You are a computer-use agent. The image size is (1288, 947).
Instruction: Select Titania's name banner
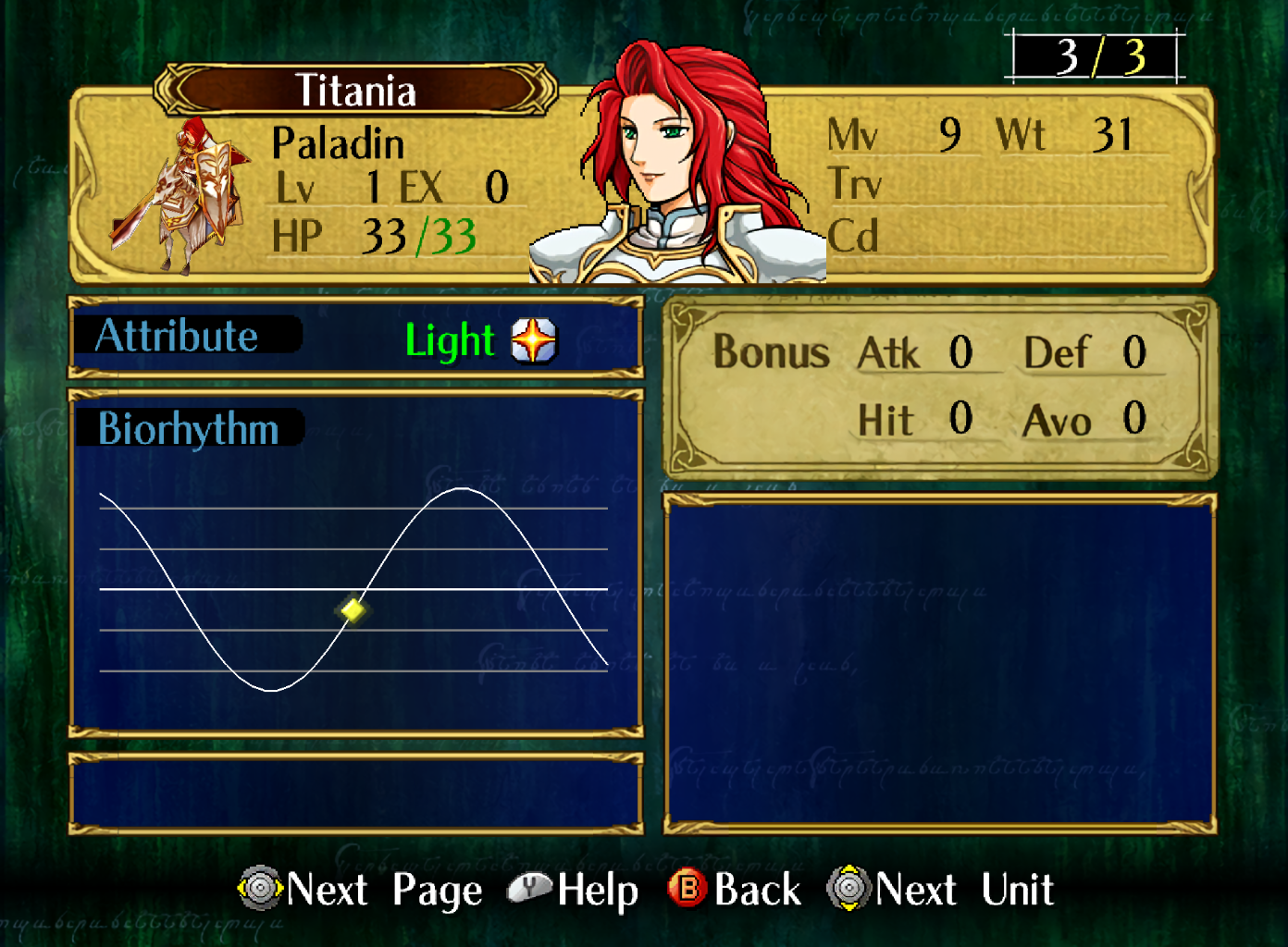[x=355, y=91]
